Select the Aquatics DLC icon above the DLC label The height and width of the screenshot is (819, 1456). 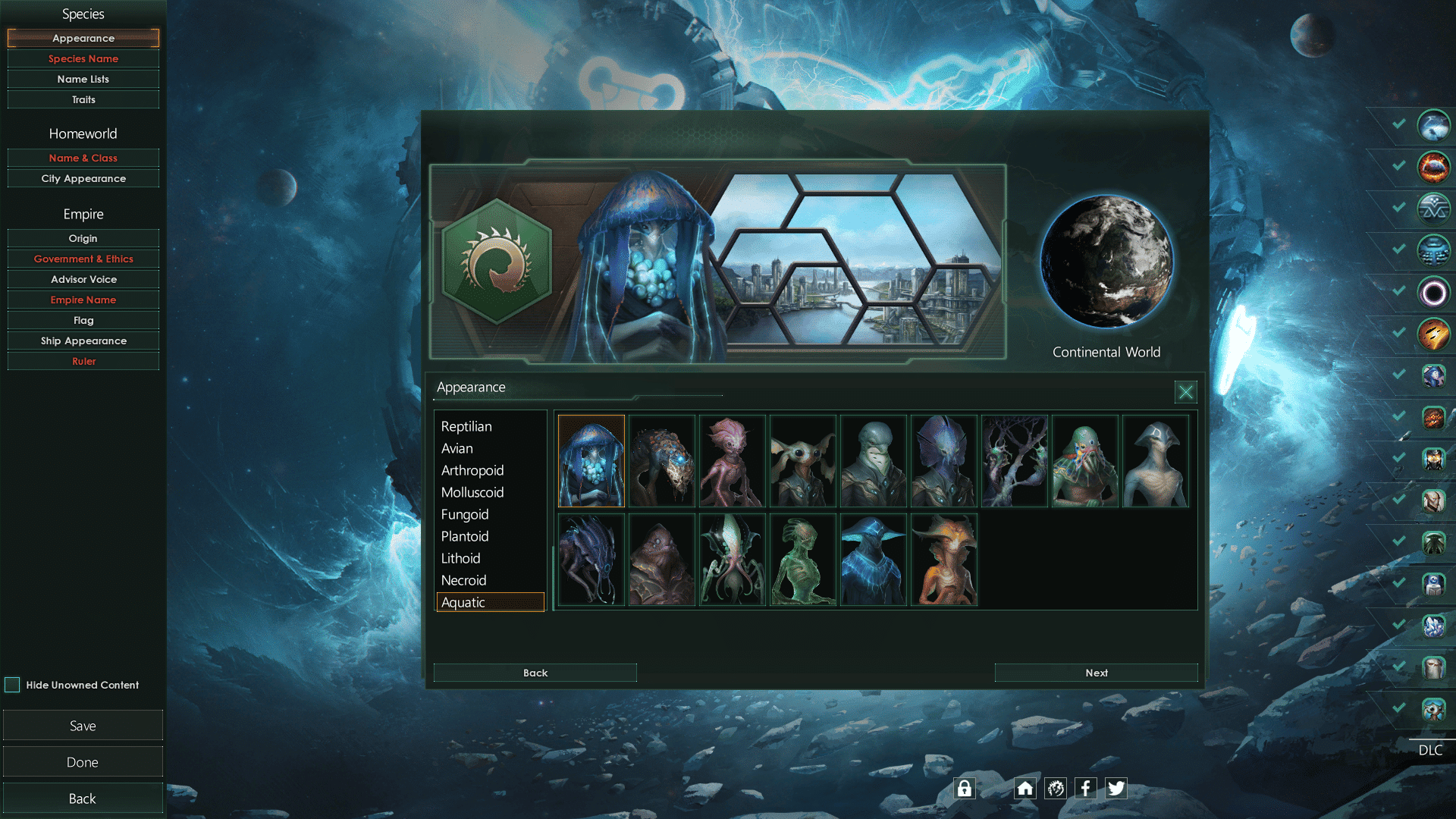pos(1434,708)
